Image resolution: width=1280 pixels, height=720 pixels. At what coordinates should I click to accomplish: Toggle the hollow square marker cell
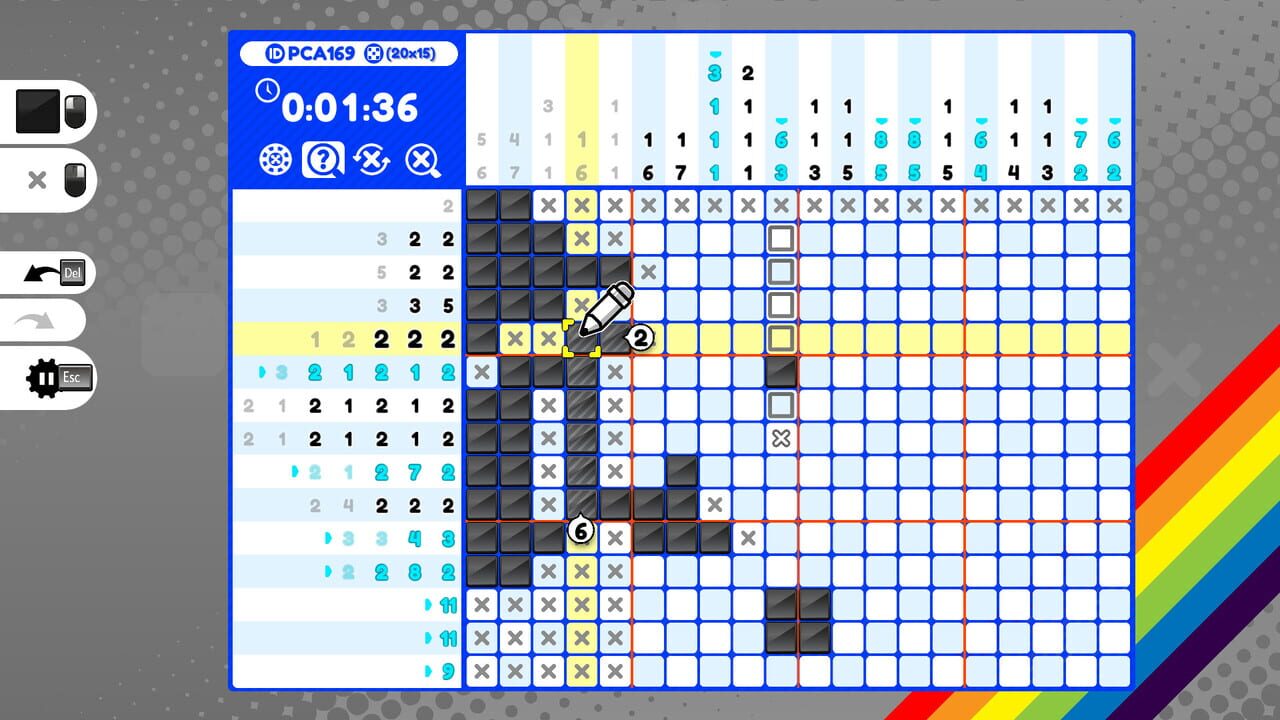(x=782, y=239)
